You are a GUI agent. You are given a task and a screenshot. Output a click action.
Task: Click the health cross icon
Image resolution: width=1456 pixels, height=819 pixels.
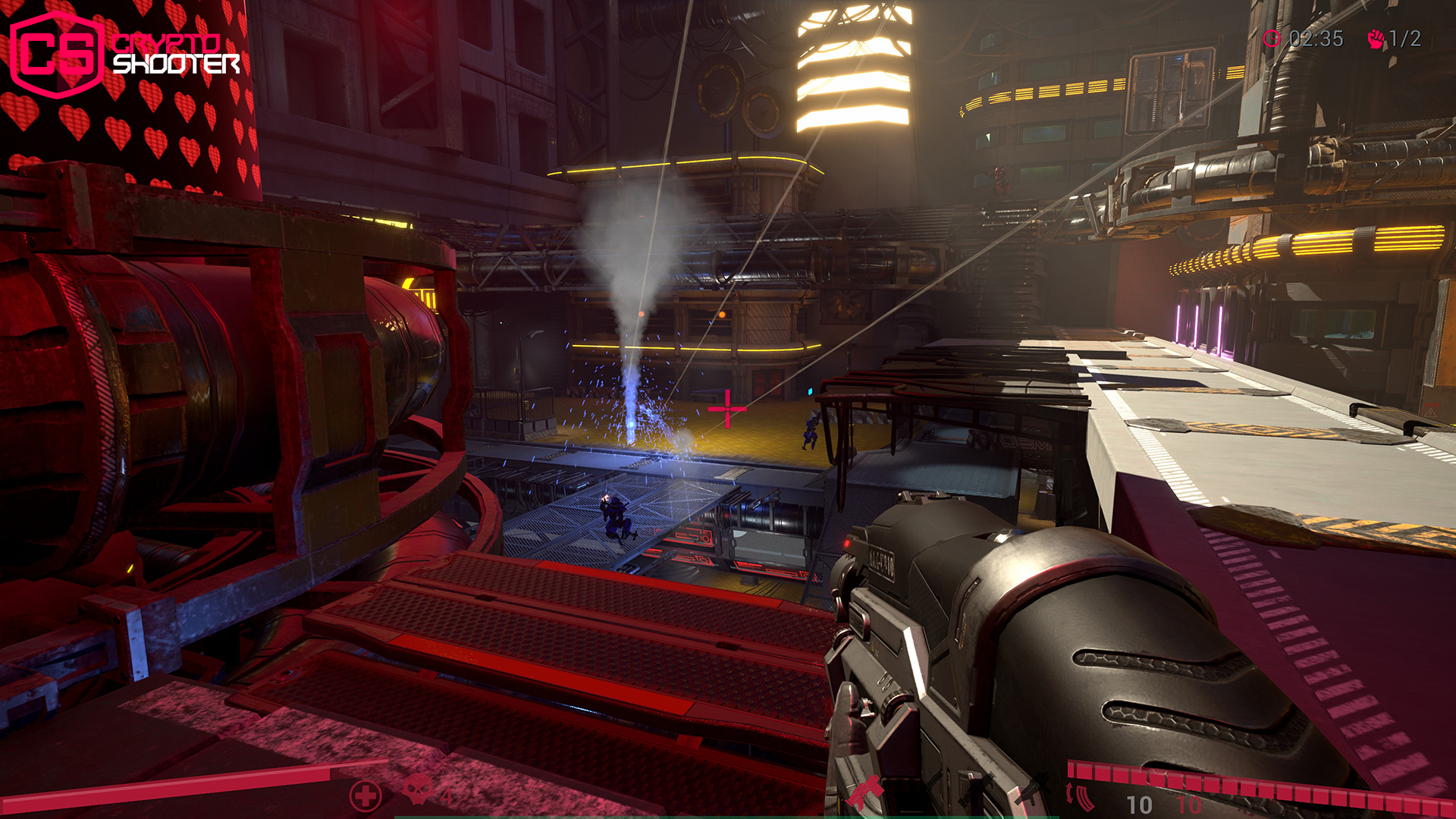(x=366, y=796)
